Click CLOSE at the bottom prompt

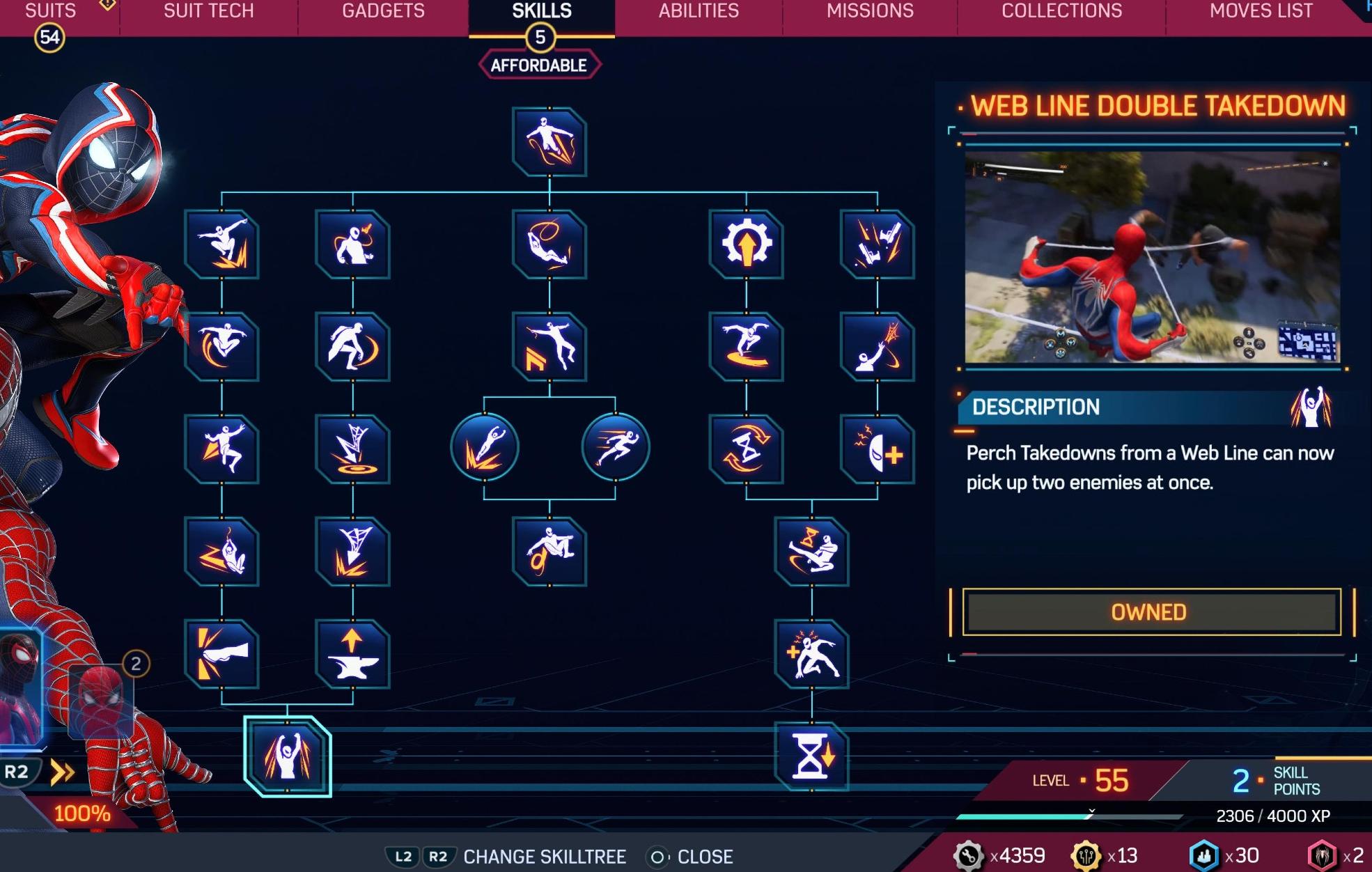click(703, 857)
